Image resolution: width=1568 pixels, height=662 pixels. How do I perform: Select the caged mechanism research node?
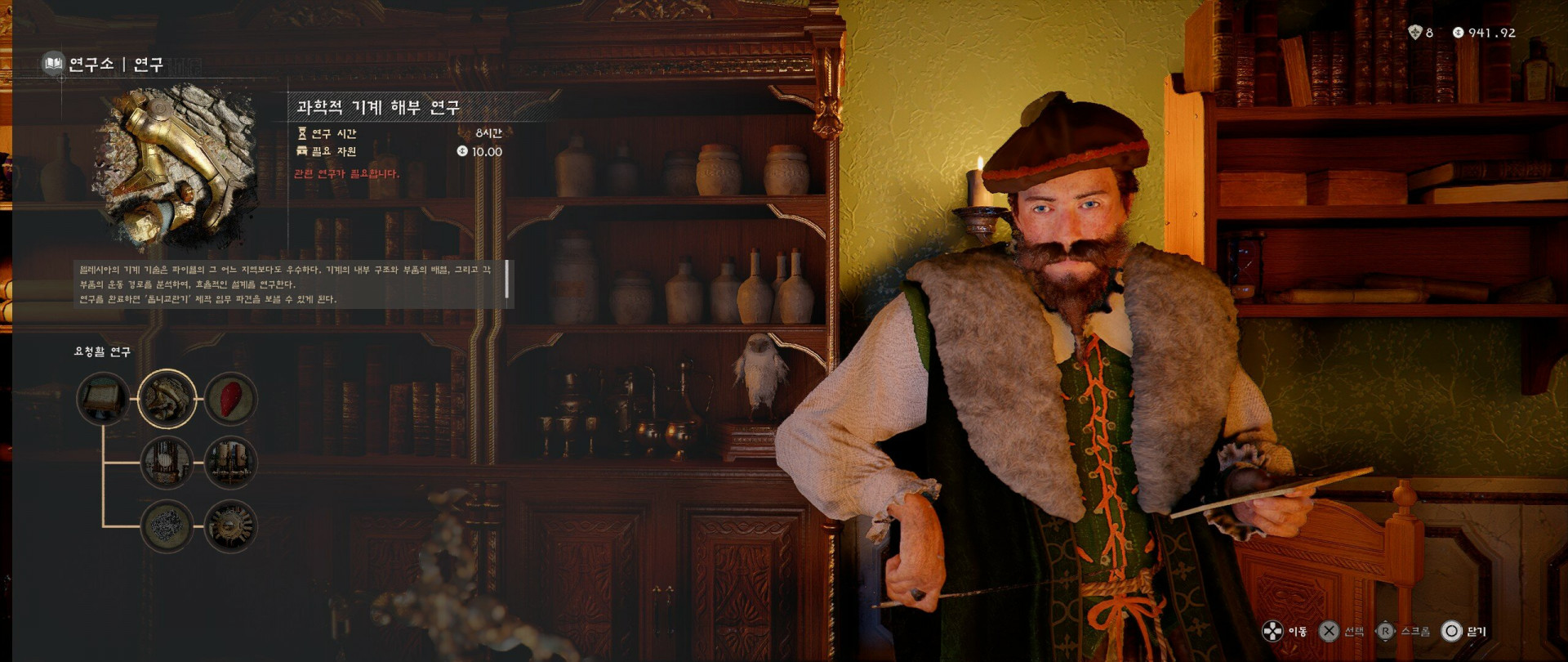point(167,463)
